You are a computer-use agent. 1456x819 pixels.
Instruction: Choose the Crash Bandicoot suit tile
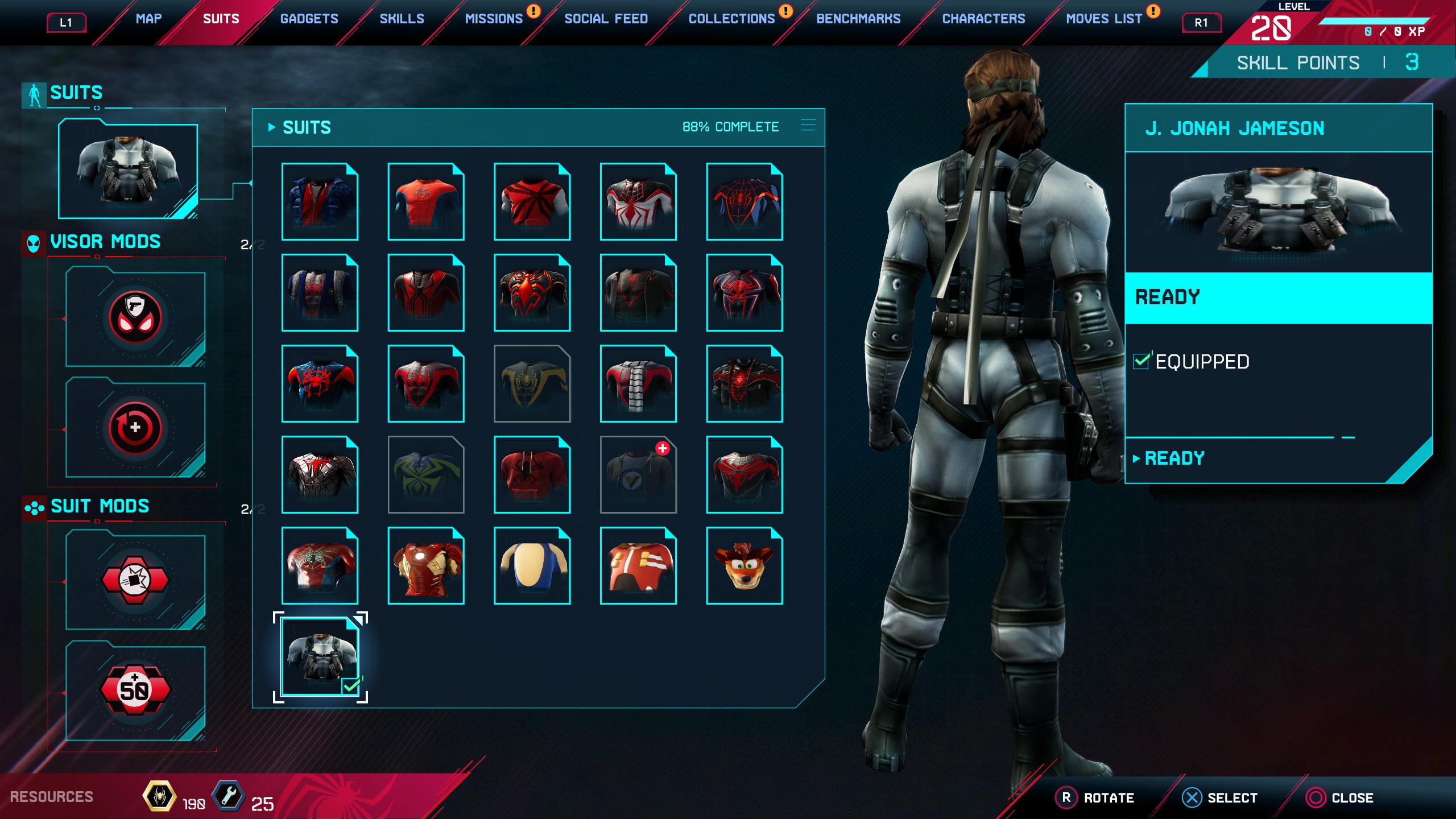pyautogui.click(x=744, y=566)
